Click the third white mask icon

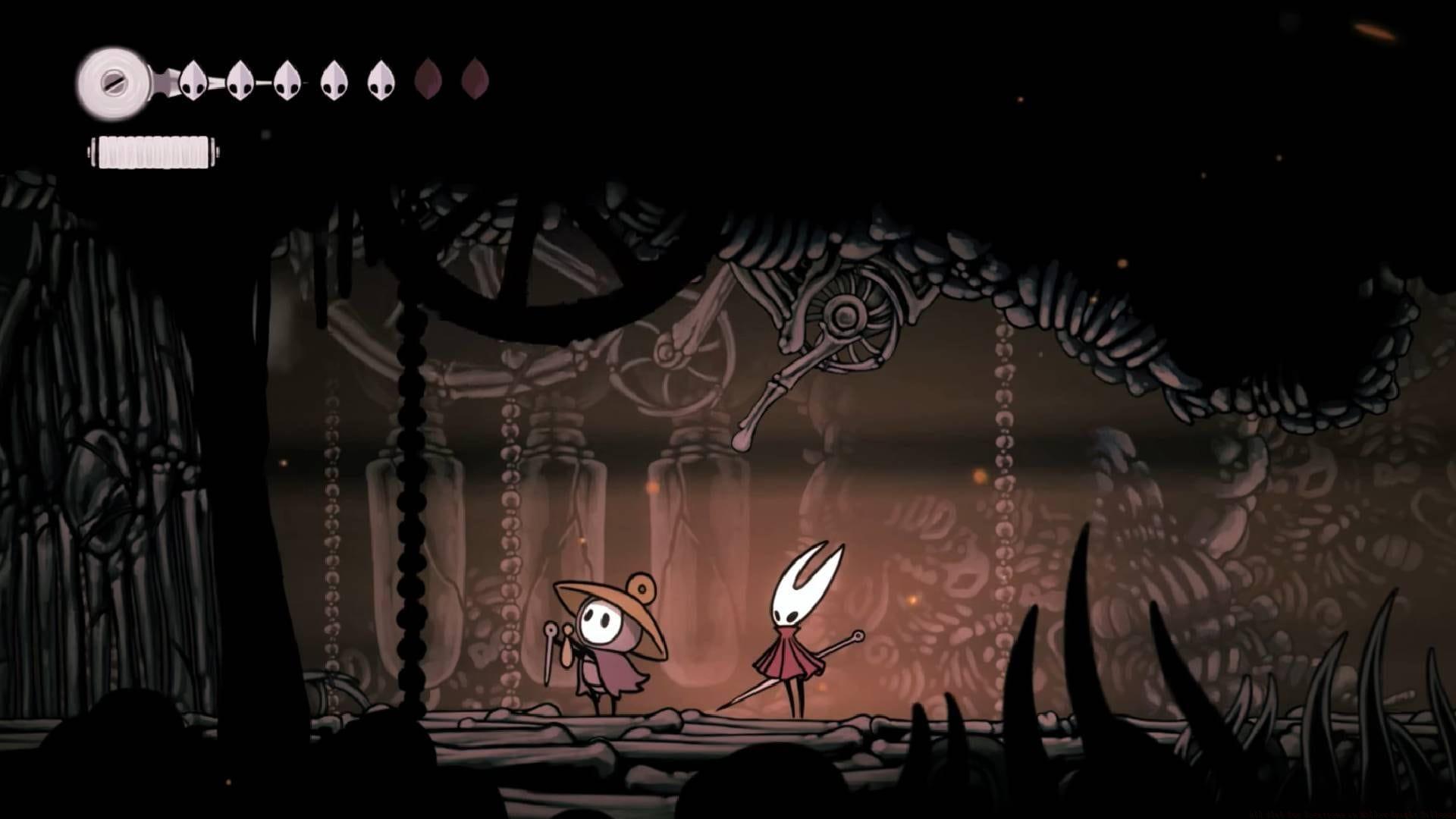(287, 80)
